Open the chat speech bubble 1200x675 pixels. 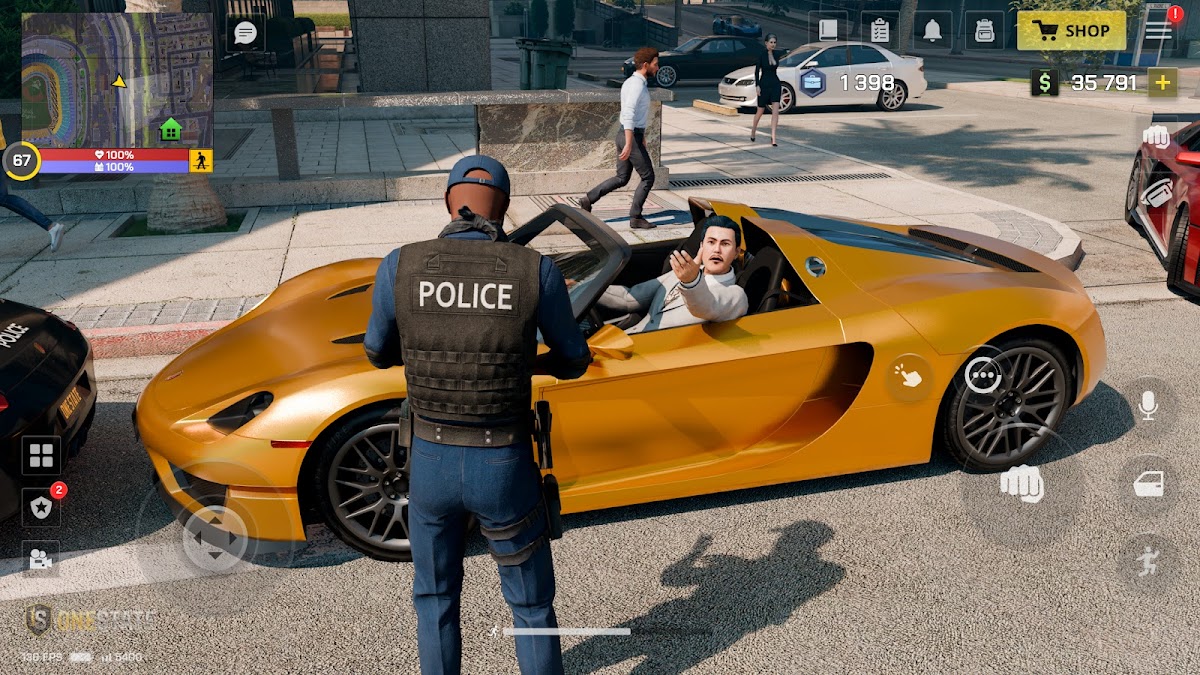click(245, 32)
